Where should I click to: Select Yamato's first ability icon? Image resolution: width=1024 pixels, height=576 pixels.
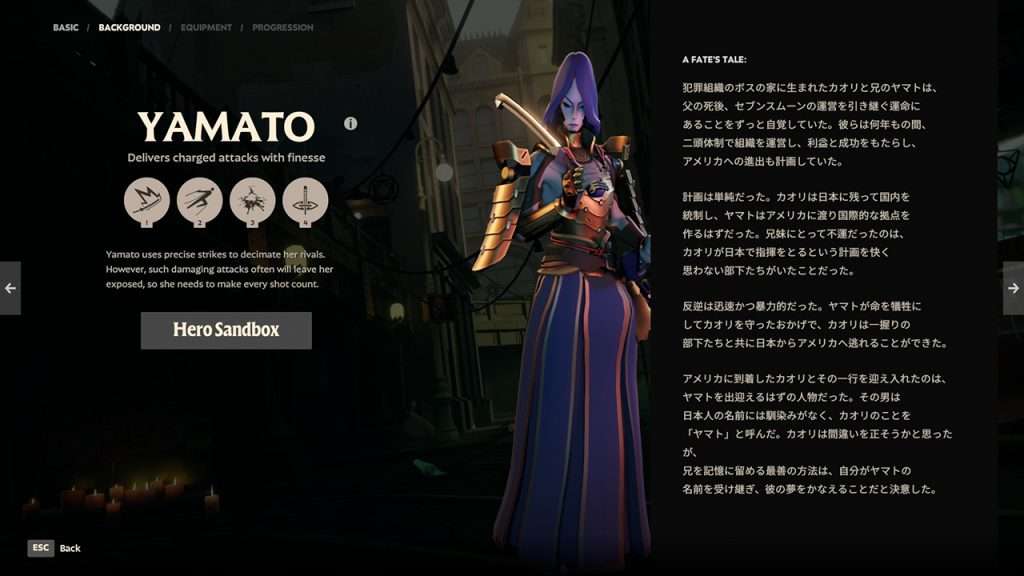146,200
